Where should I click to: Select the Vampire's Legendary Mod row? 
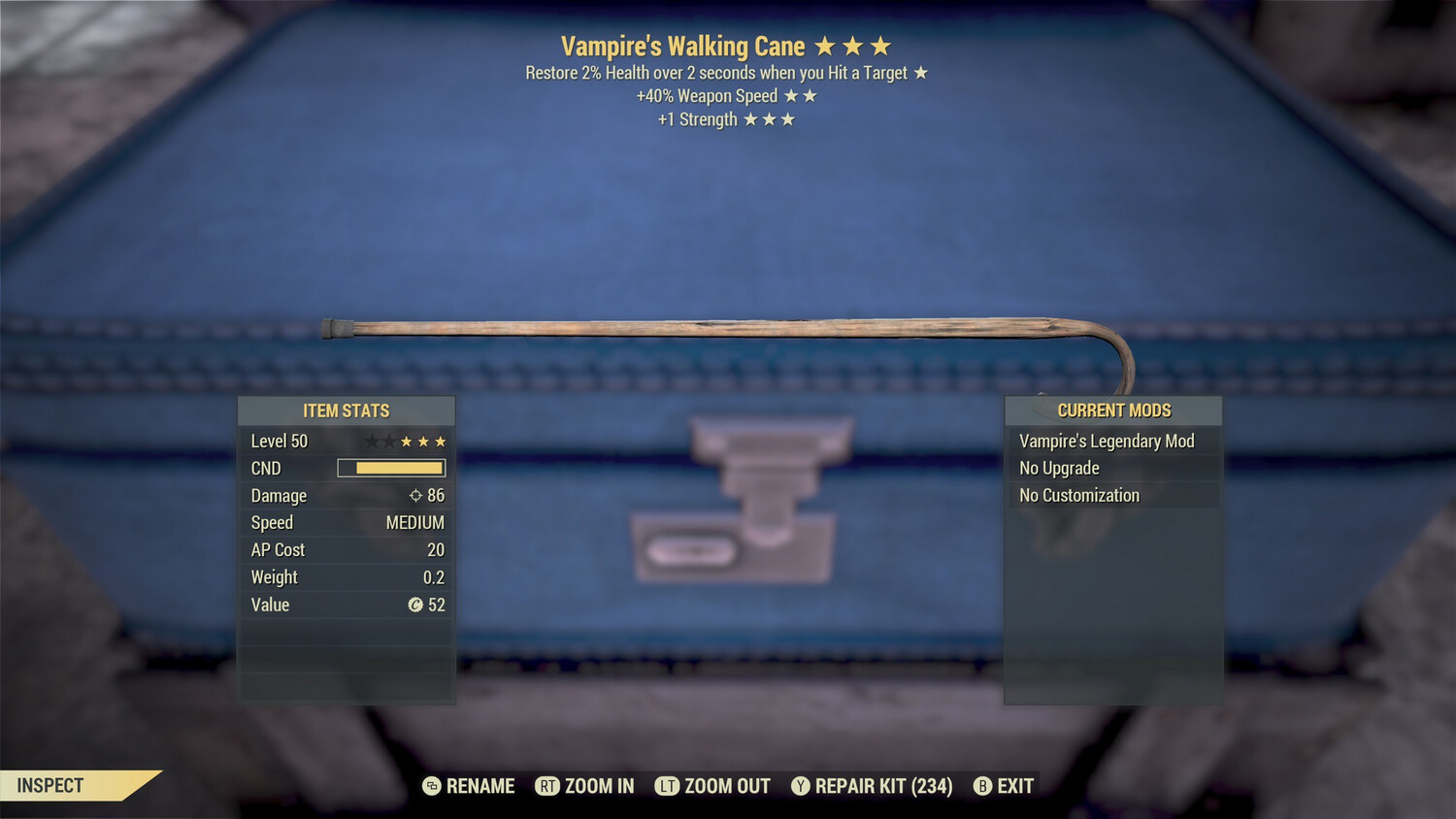click(x=1112, y=441)
